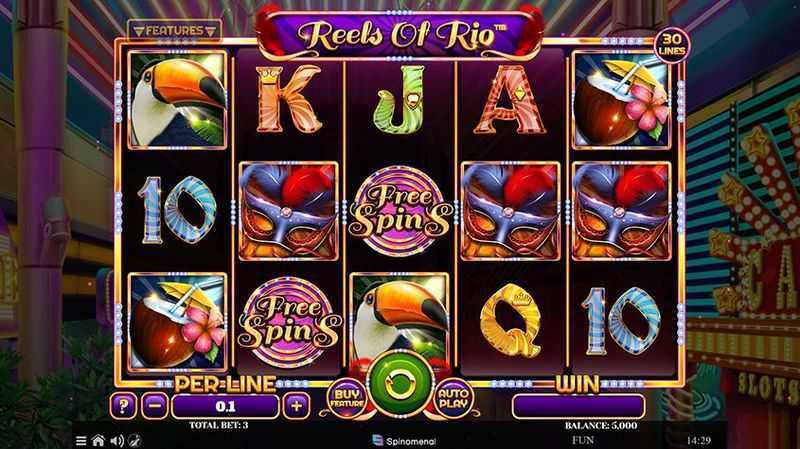Go to the home icon

[98, 439]
